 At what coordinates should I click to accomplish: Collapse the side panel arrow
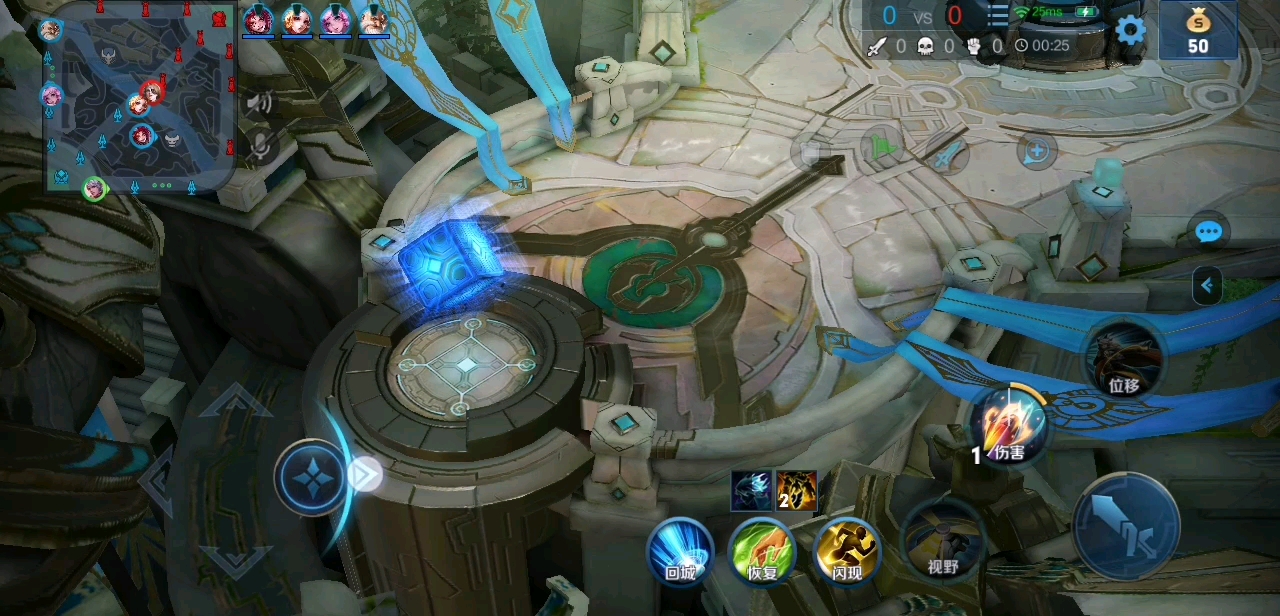[x=1207, y=286]
